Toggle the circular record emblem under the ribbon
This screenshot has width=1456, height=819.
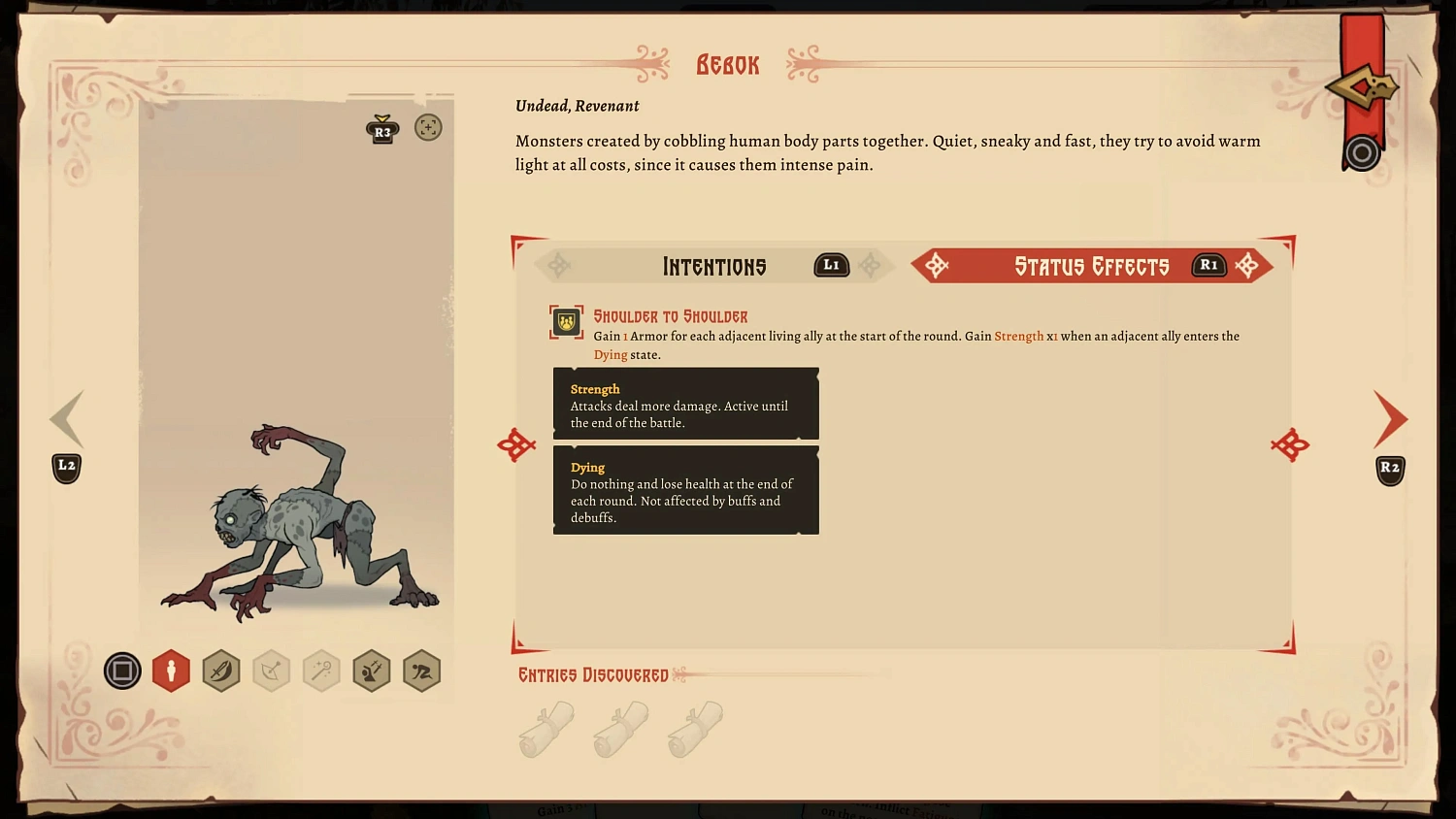pos(1361,152)
